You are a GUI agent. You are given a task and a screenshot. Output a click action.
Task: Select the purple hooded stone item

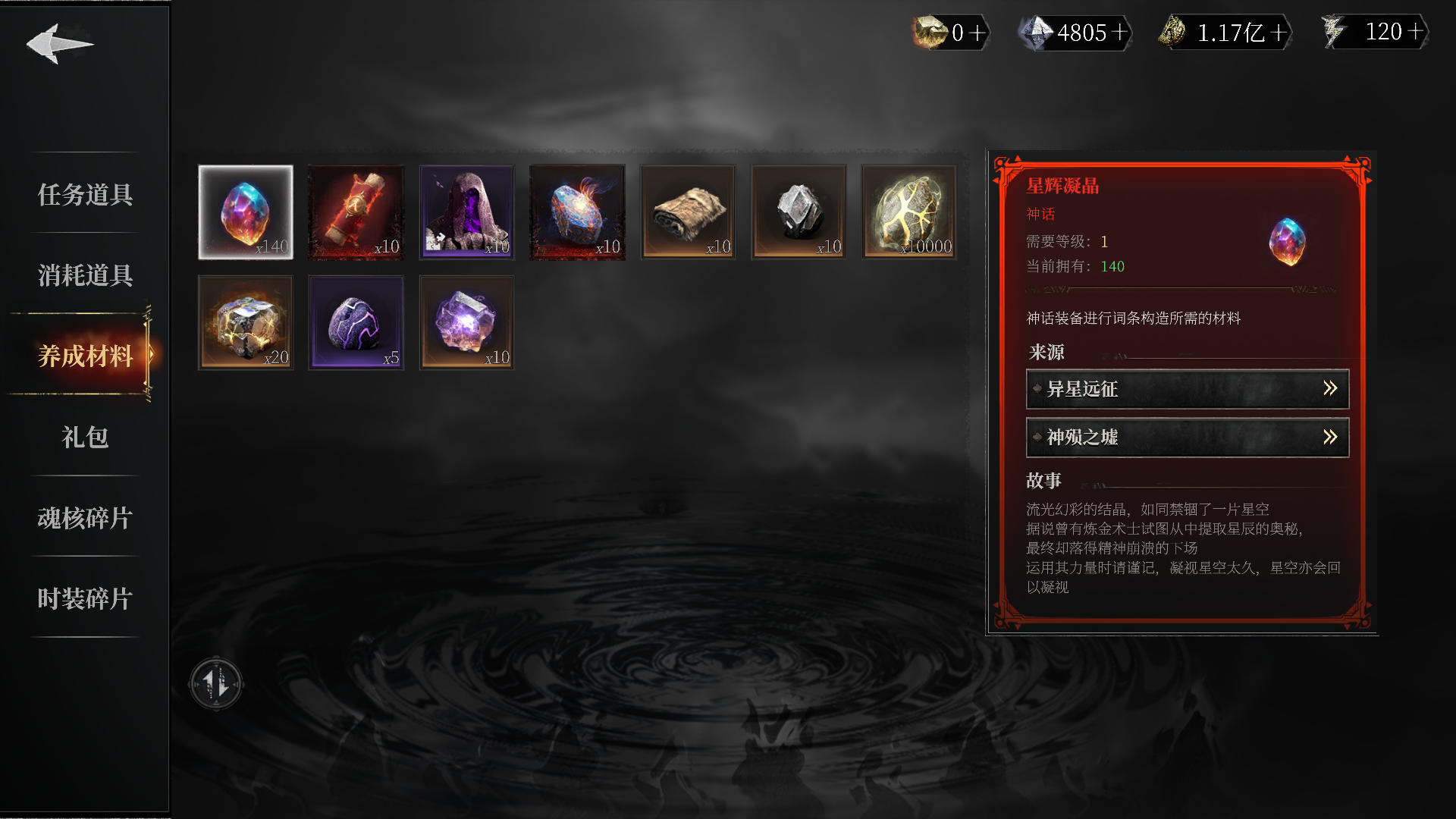466,212
